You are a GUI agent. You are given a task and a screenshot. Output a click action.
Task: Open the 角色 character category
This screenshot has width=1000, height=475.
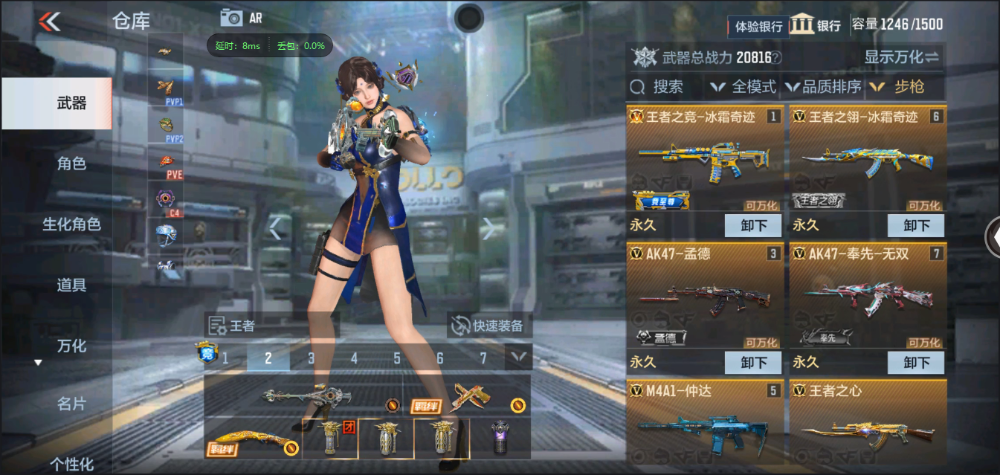point(71,163)
